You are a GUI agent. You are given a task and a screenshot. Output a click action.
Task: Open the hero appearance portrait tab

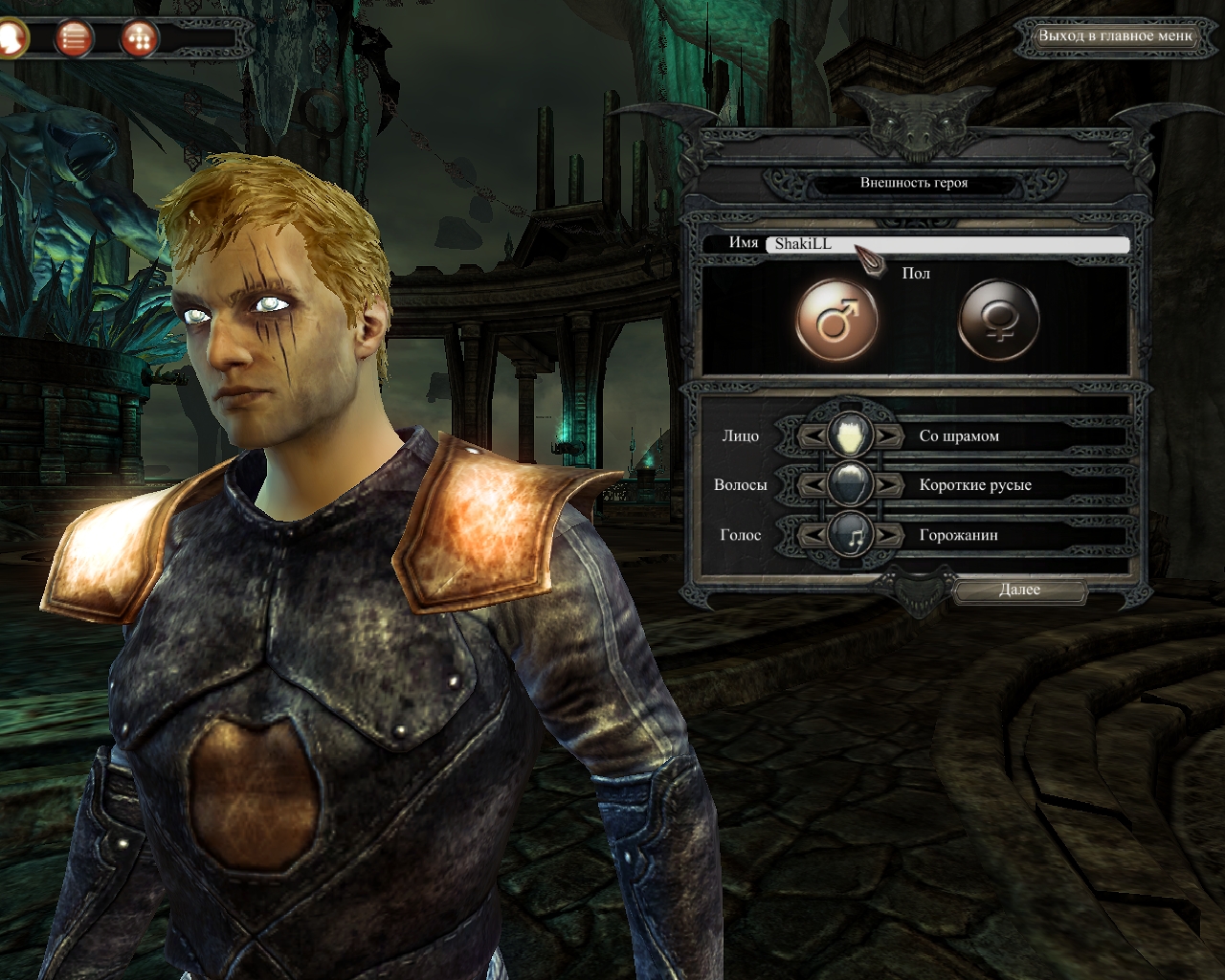tap(11, 38)
